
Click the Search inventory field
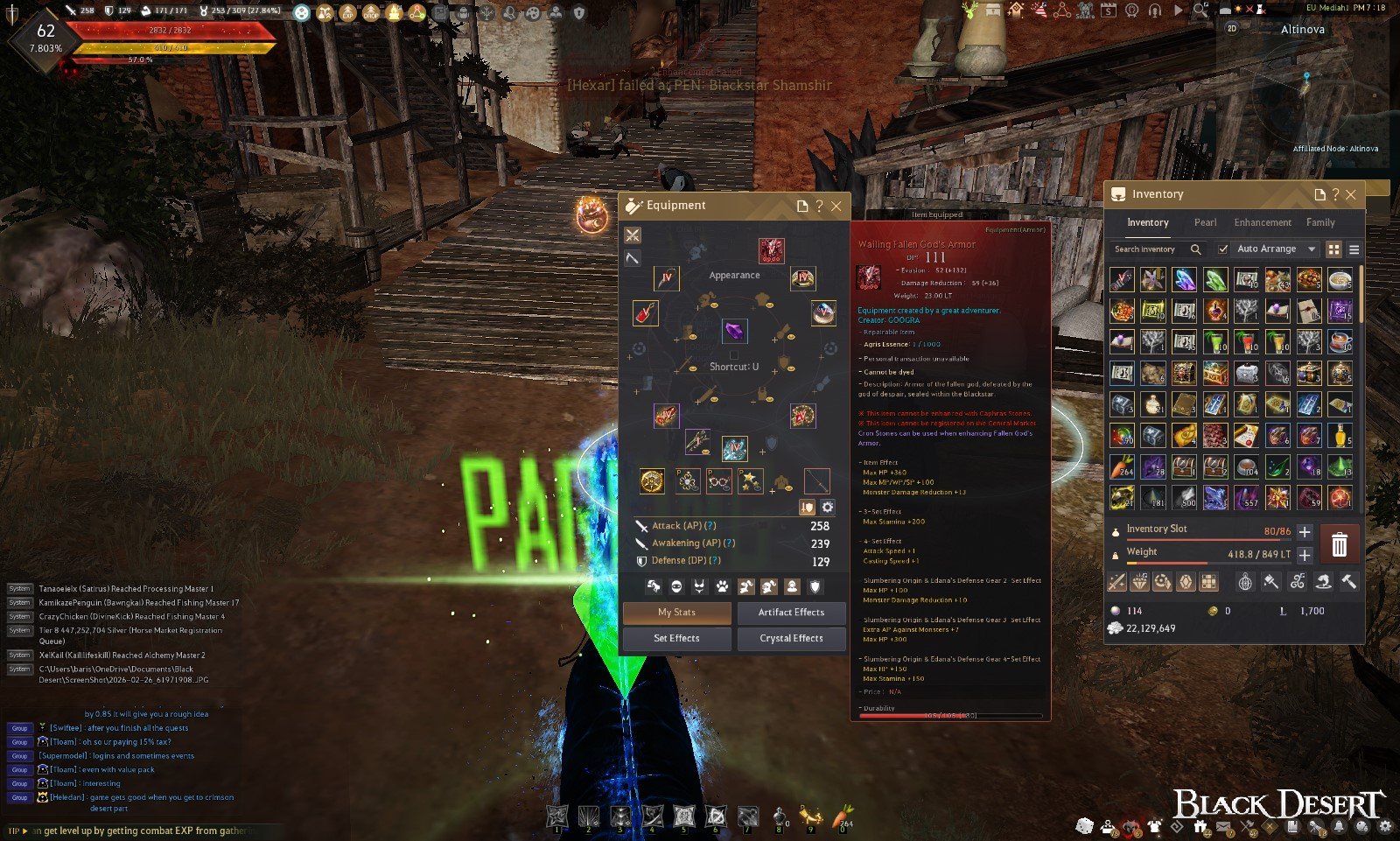(1151, 249)
